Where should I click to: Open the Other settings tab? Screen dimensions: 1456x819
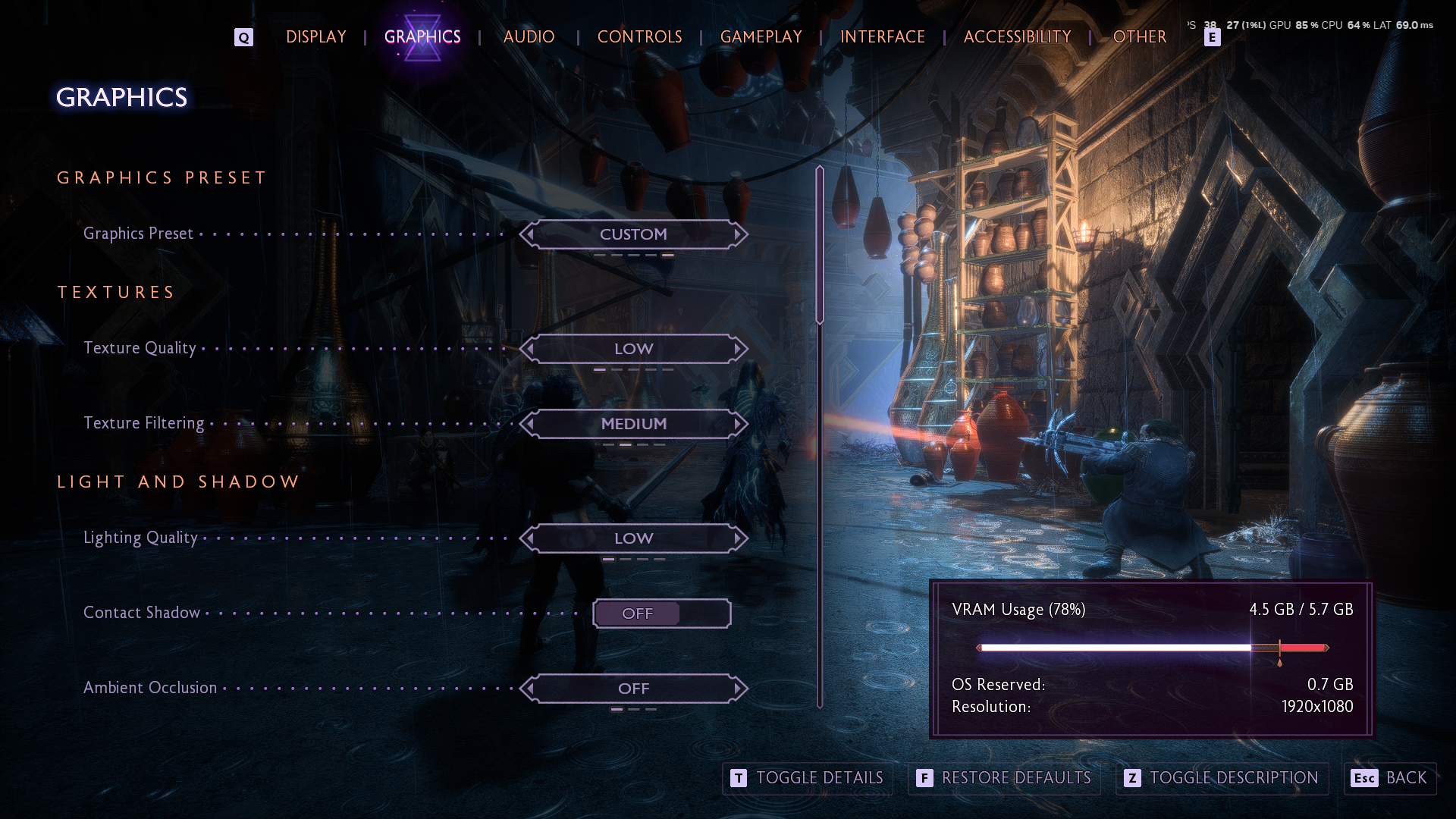tap(1139, 36)
